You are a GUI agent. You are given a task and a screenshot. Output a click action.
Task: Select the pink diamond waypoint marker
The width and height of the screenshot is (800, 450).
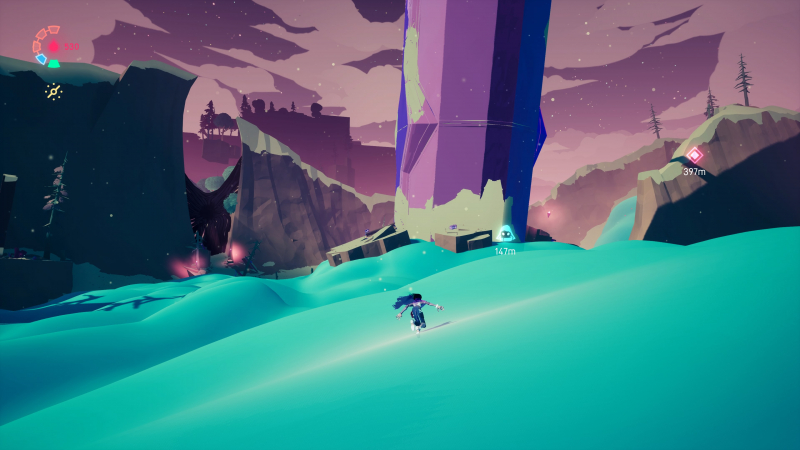coord(694,155)
